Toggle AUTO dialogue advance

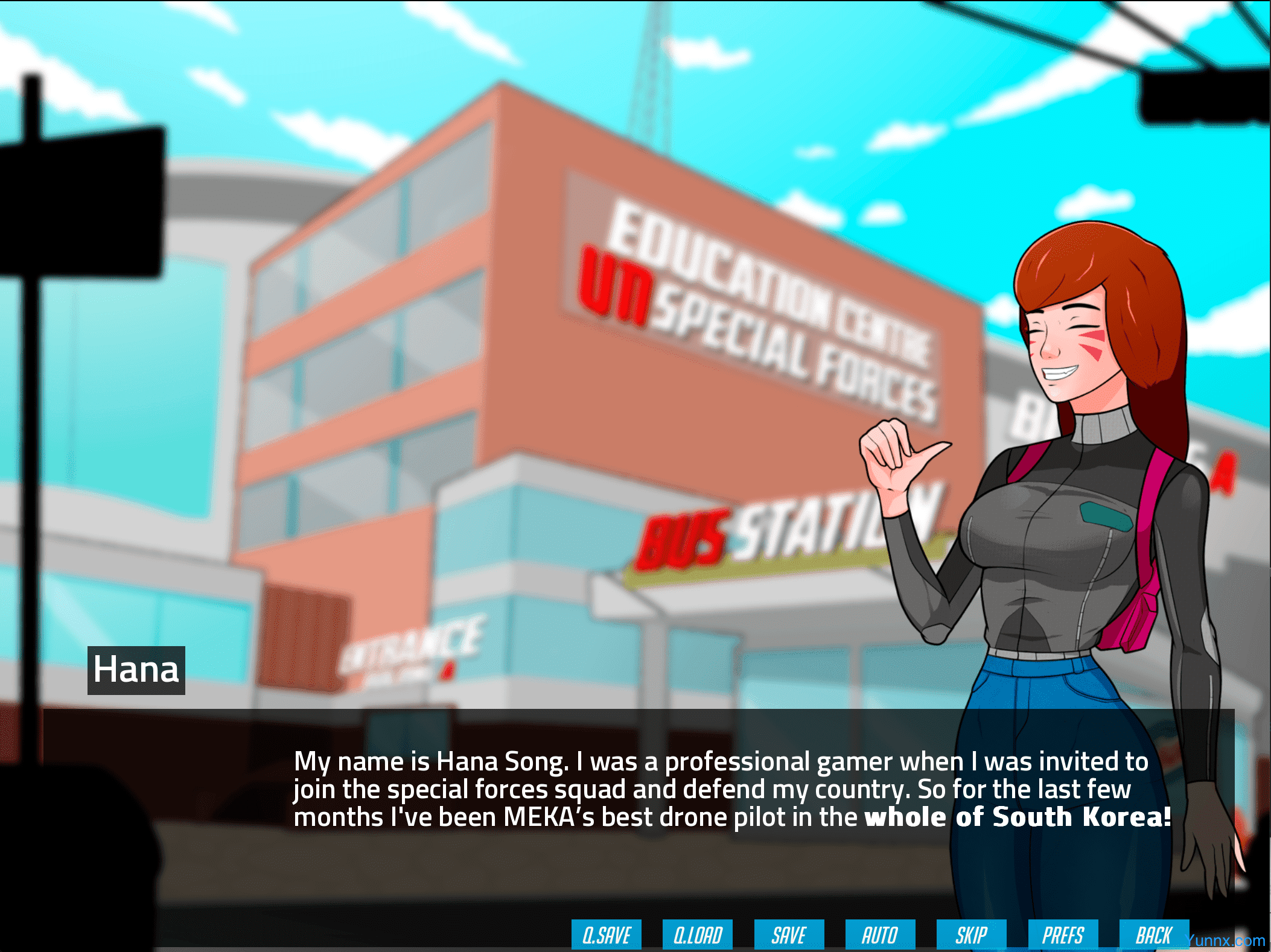(x=880, y=935)
